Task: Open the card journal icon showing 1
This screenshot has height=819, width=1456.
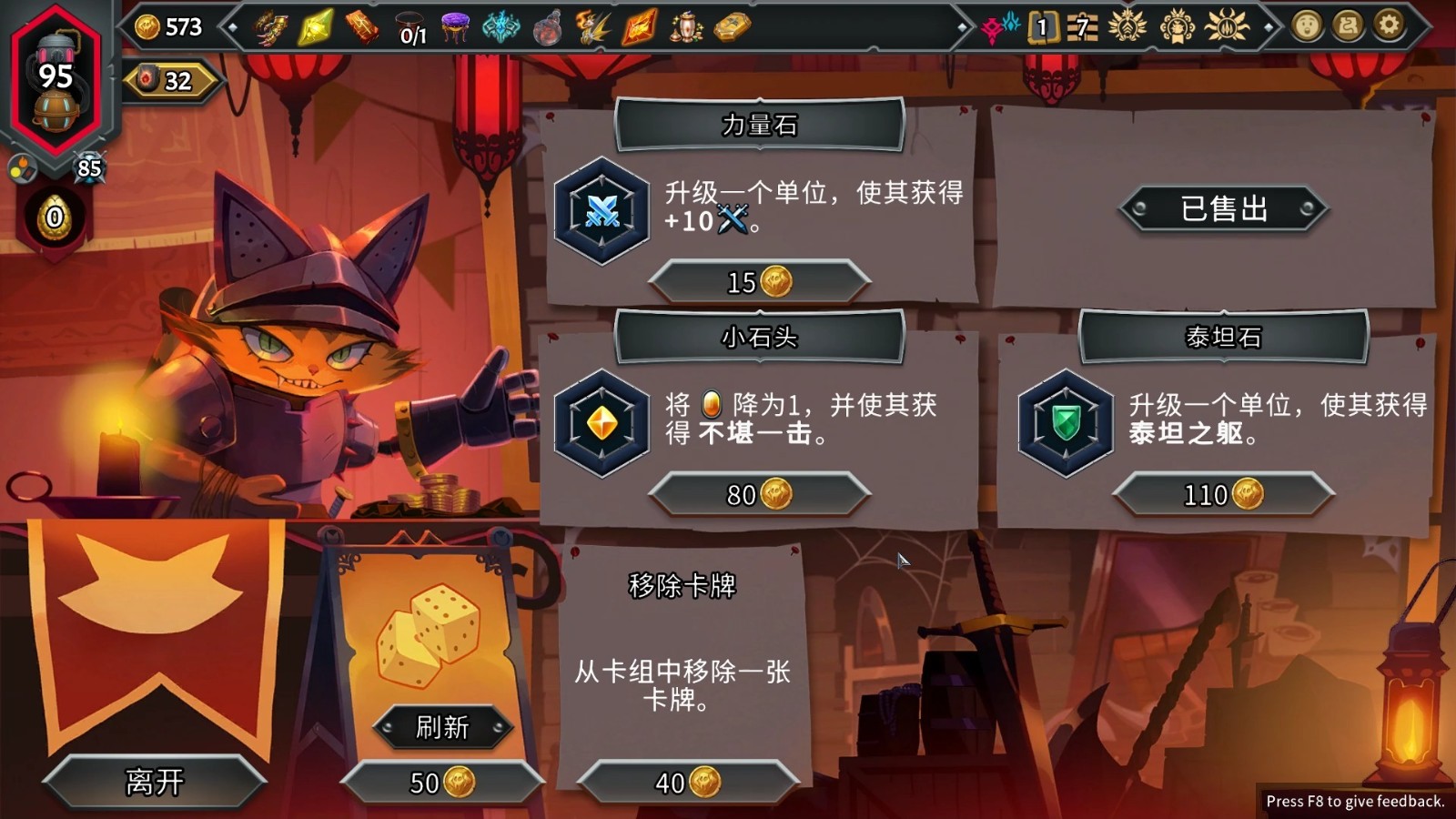Action: (x=1043, y=27)
